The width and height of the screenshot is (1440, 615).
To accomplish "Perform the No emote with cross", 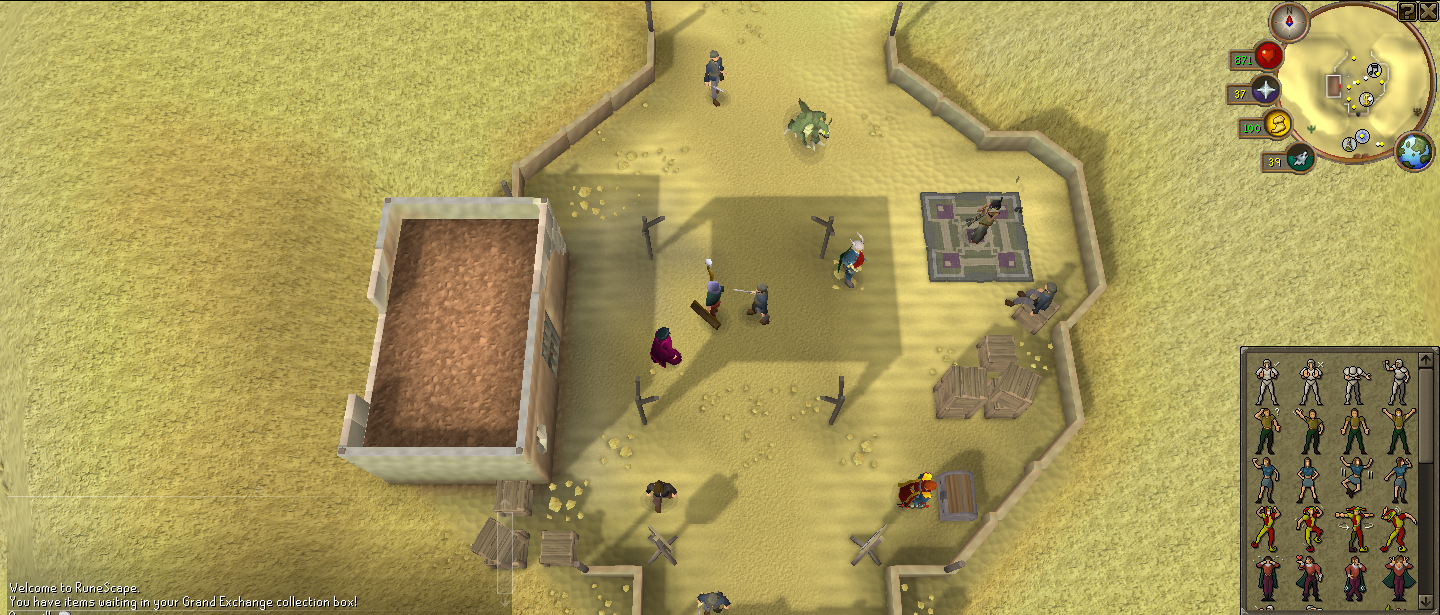I will click(1309, 381).
